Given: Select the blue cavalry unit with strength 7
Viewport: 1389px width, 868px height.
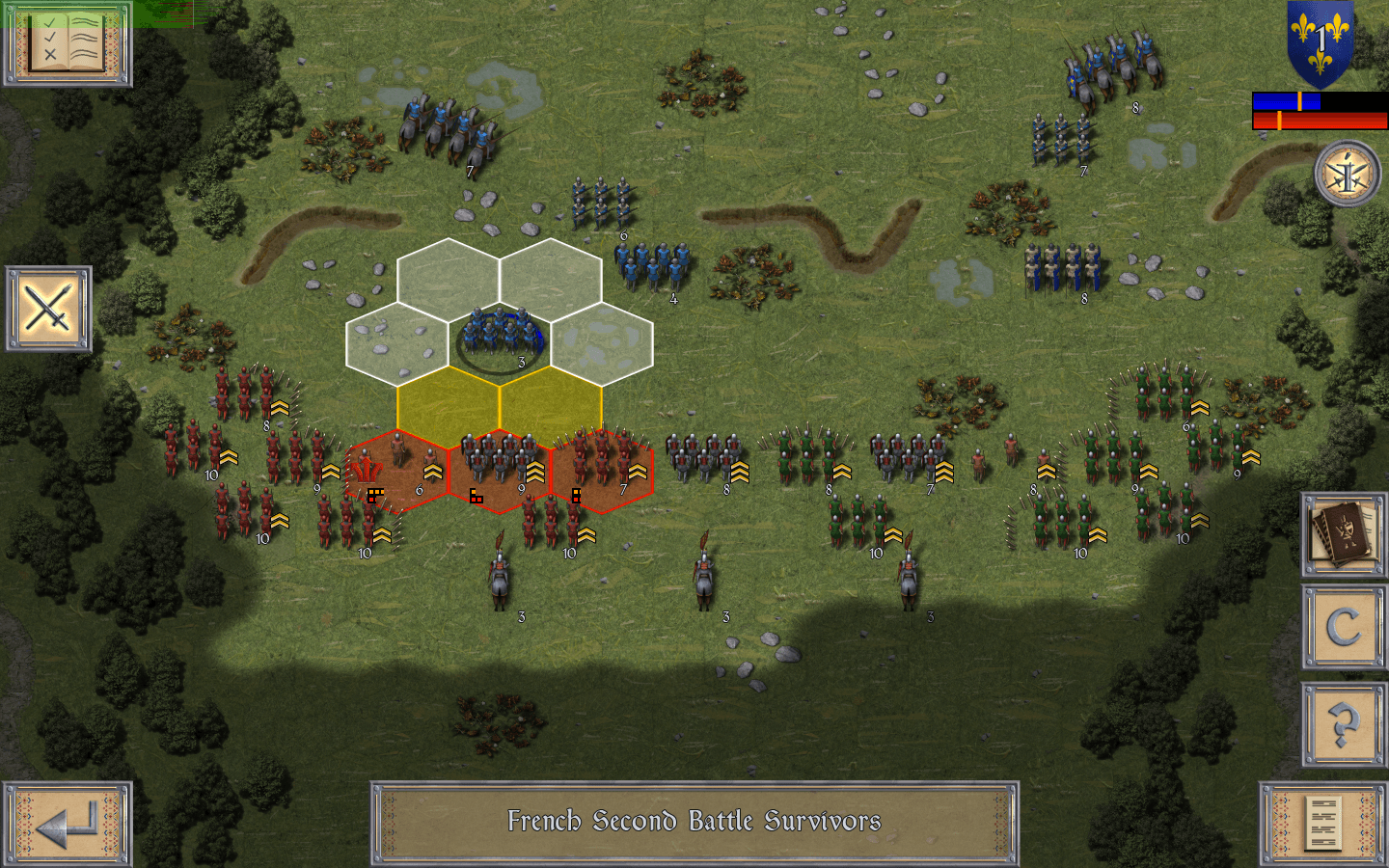Looking at the screenshot, I should [x=446, y=130].
